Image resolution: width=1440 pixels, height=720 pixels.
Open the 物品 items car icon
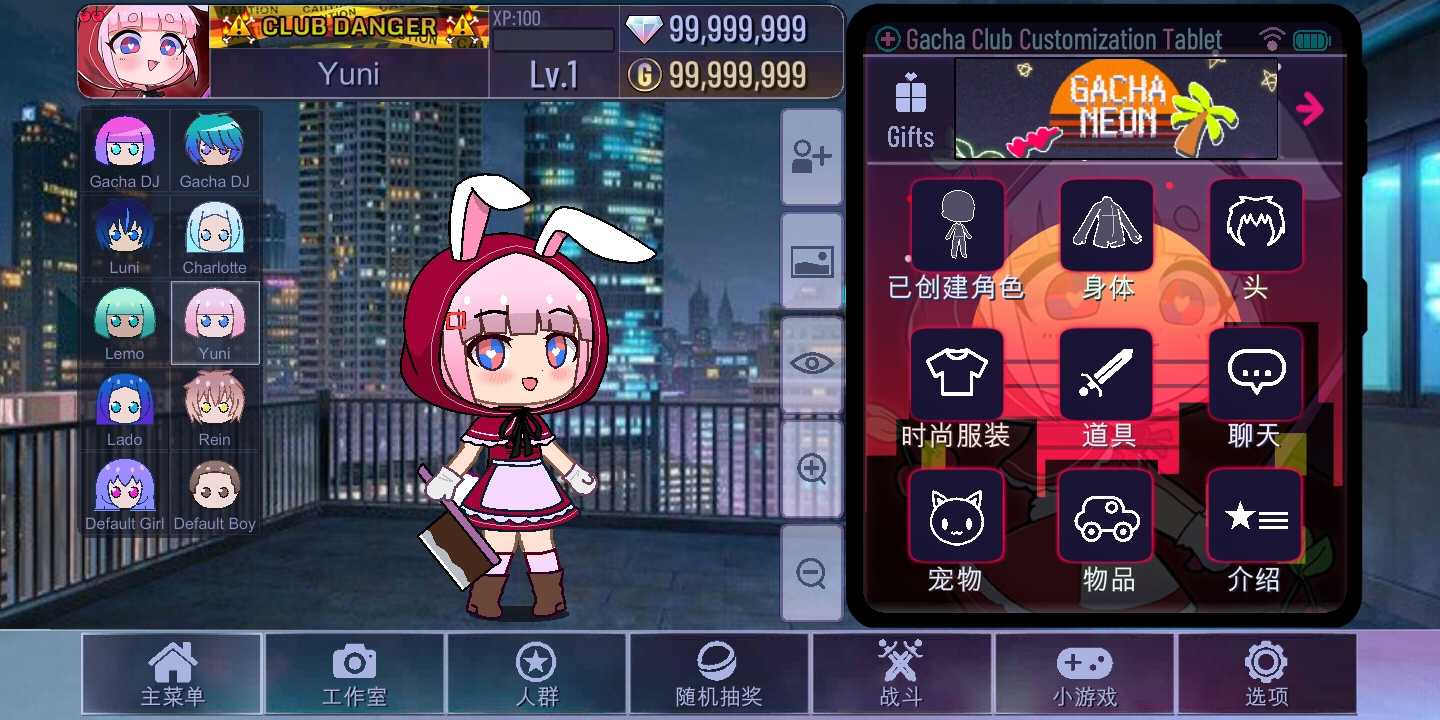pos(1106,516)
